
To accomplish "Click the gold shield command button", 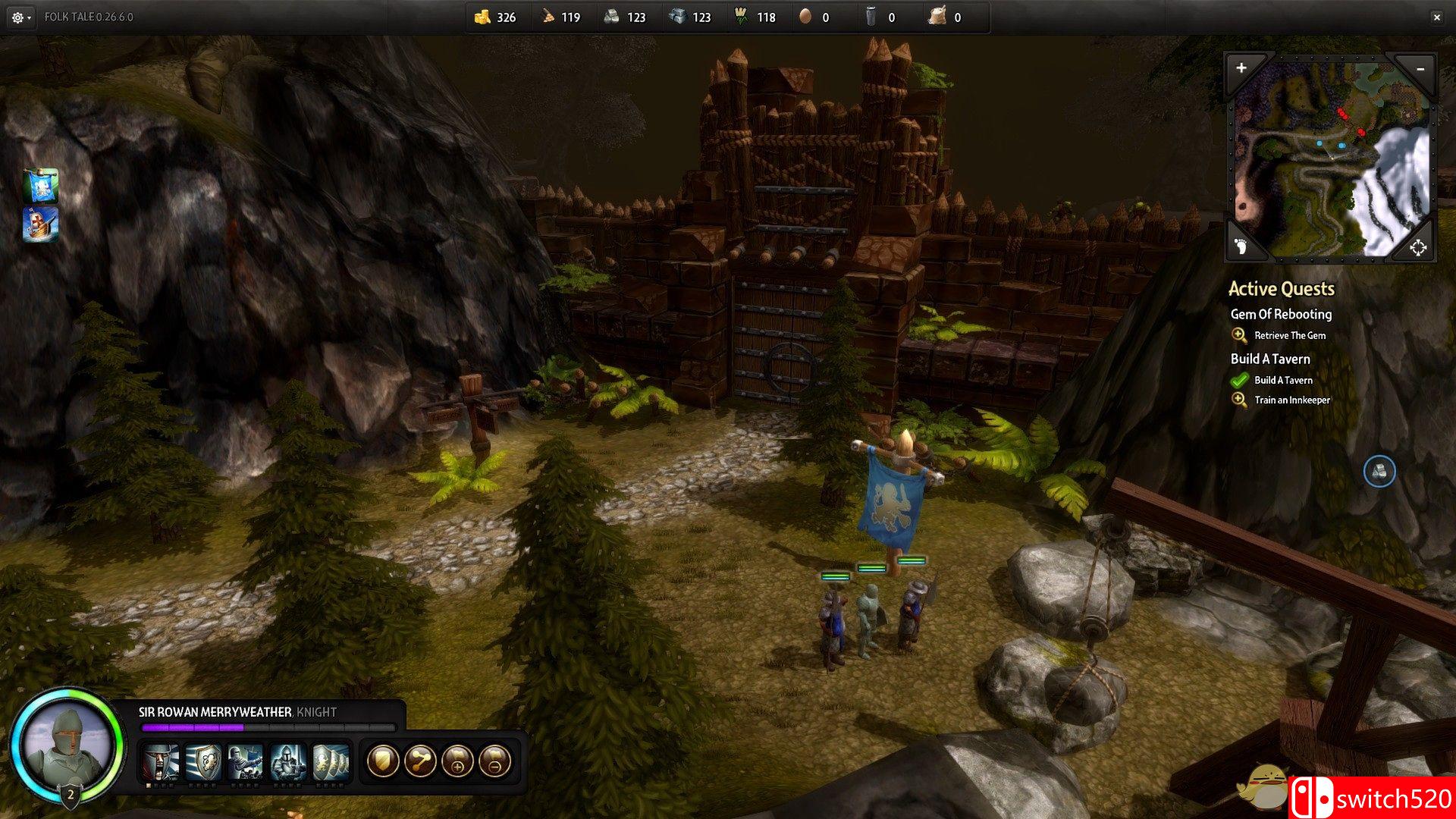I will (383, 761).
